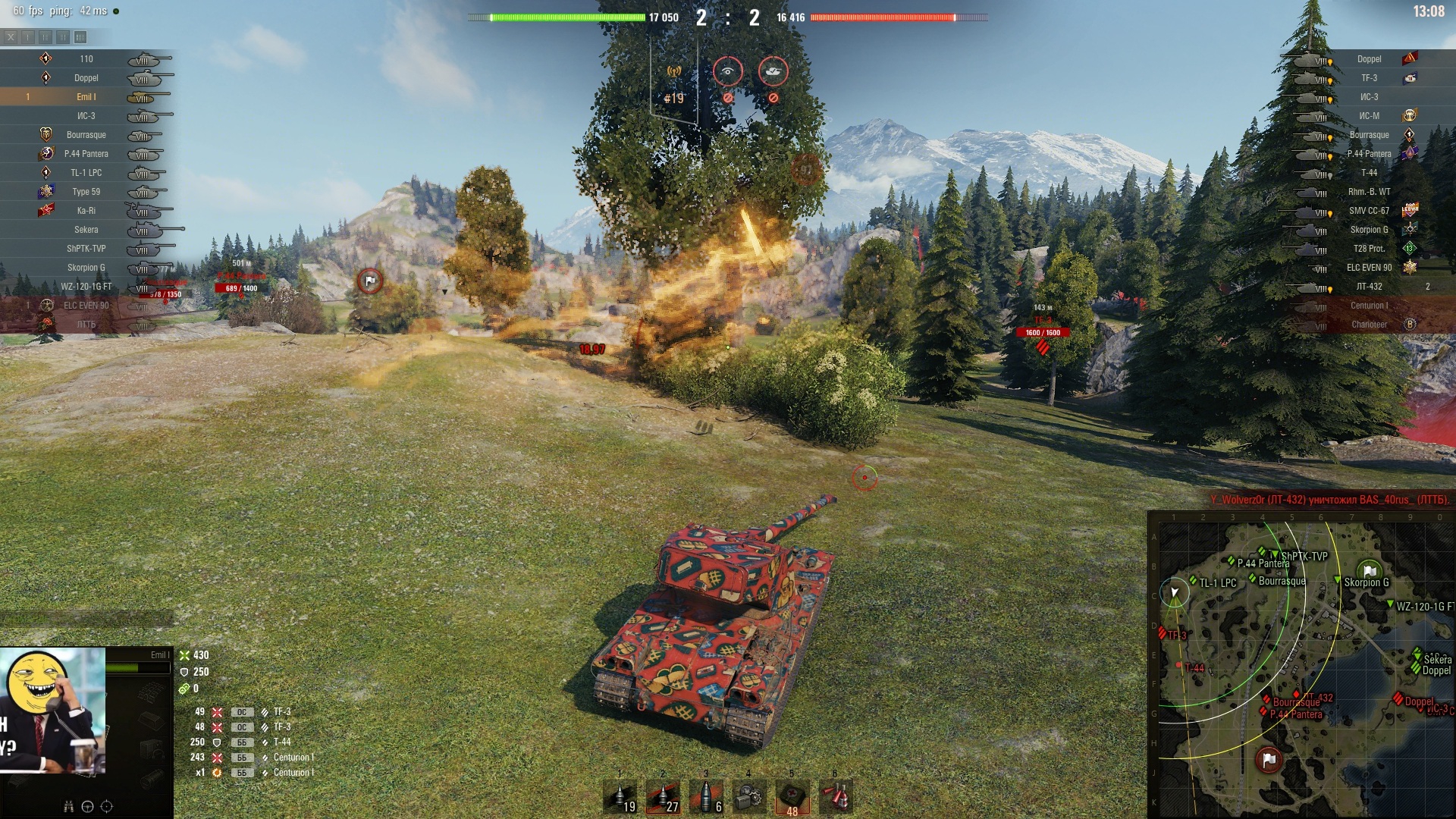The height and width of the screenshot is (819, 1456).
Task: Select the first shell slot with 19 rounds
Action: click(620, 798)
